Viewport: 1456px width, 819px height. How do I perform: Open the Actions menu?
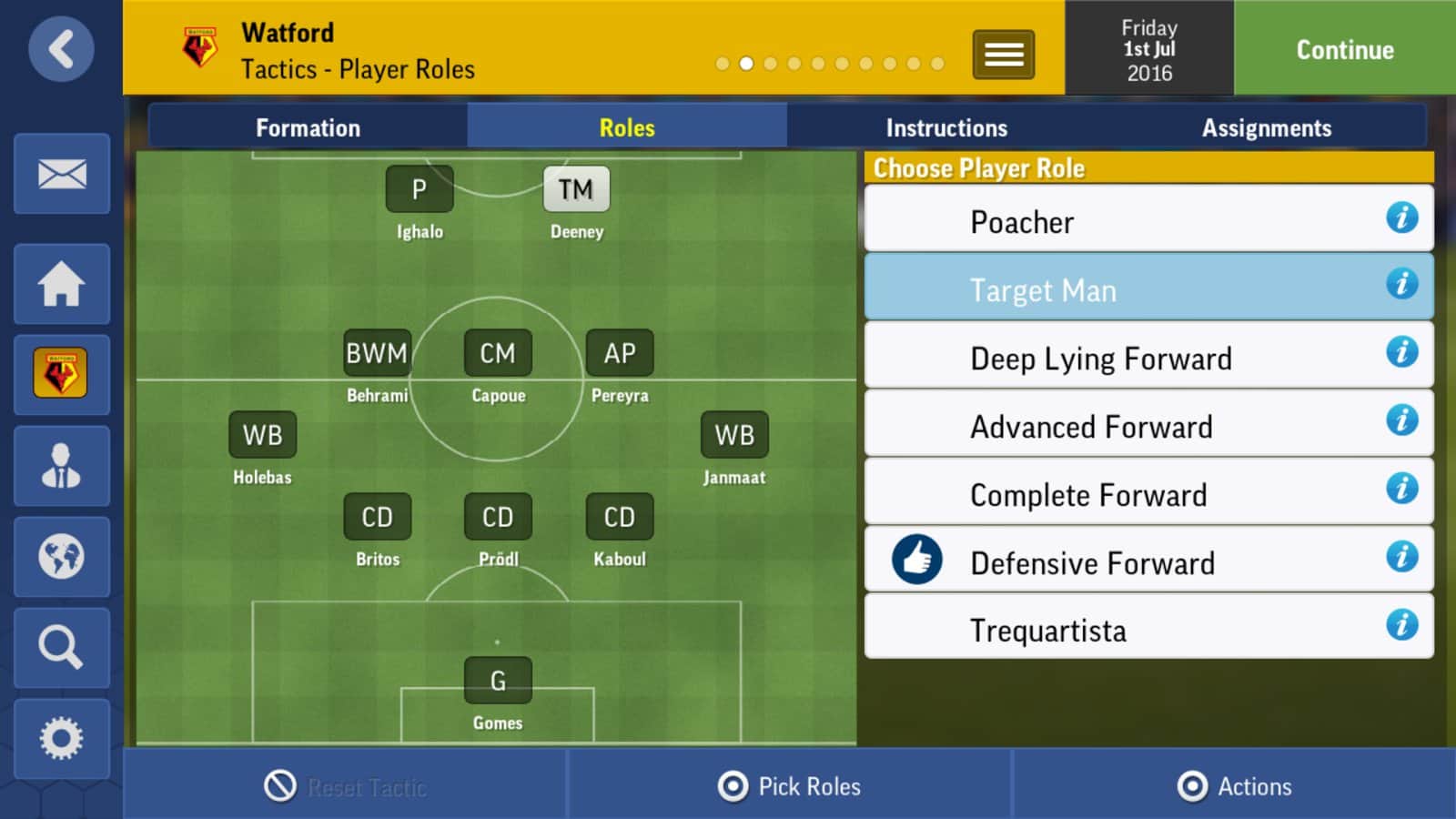coord(1235,786)
